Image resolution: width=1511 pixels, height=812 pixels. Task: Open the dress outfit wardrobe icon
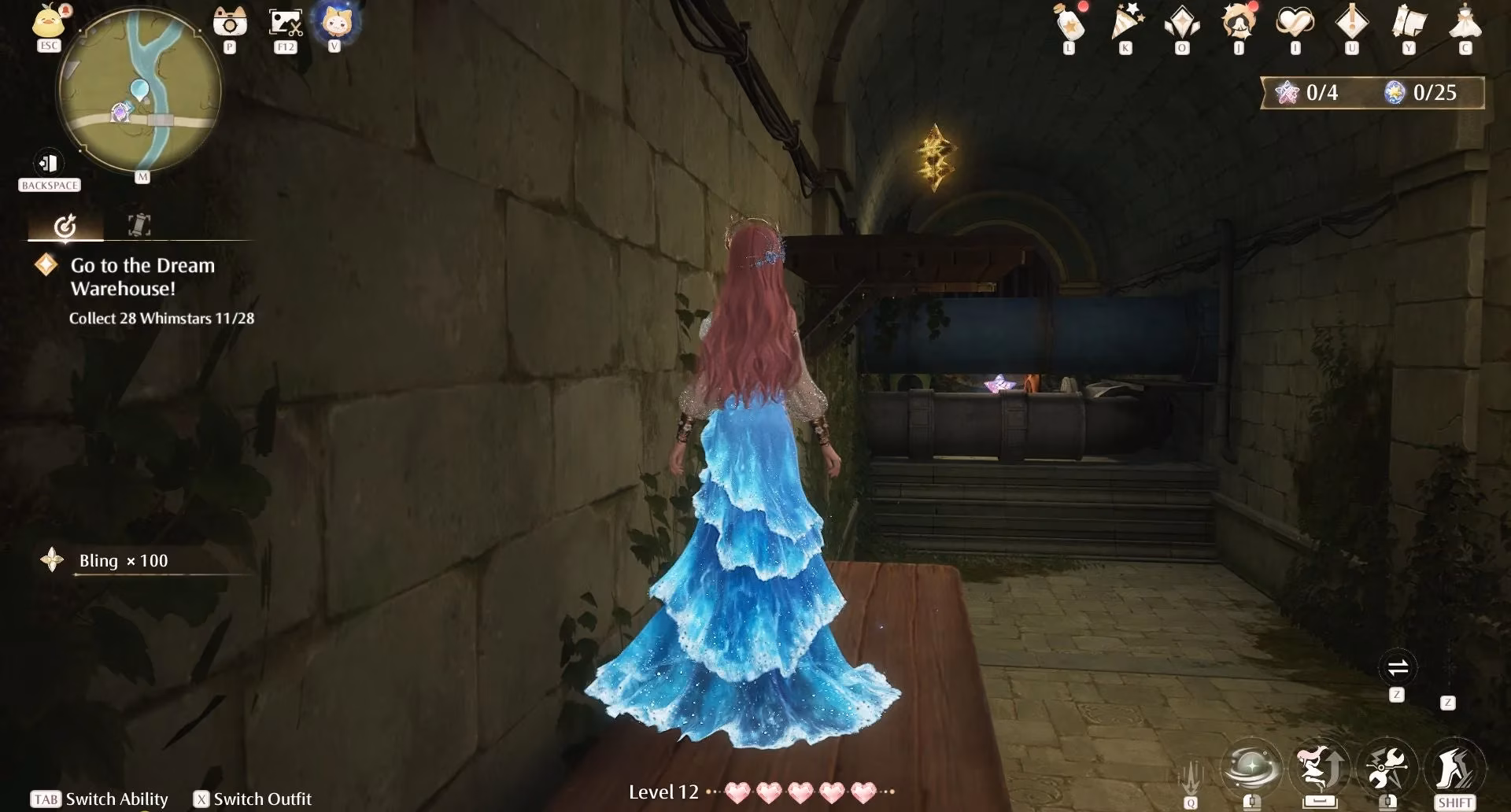(1465, 24)
